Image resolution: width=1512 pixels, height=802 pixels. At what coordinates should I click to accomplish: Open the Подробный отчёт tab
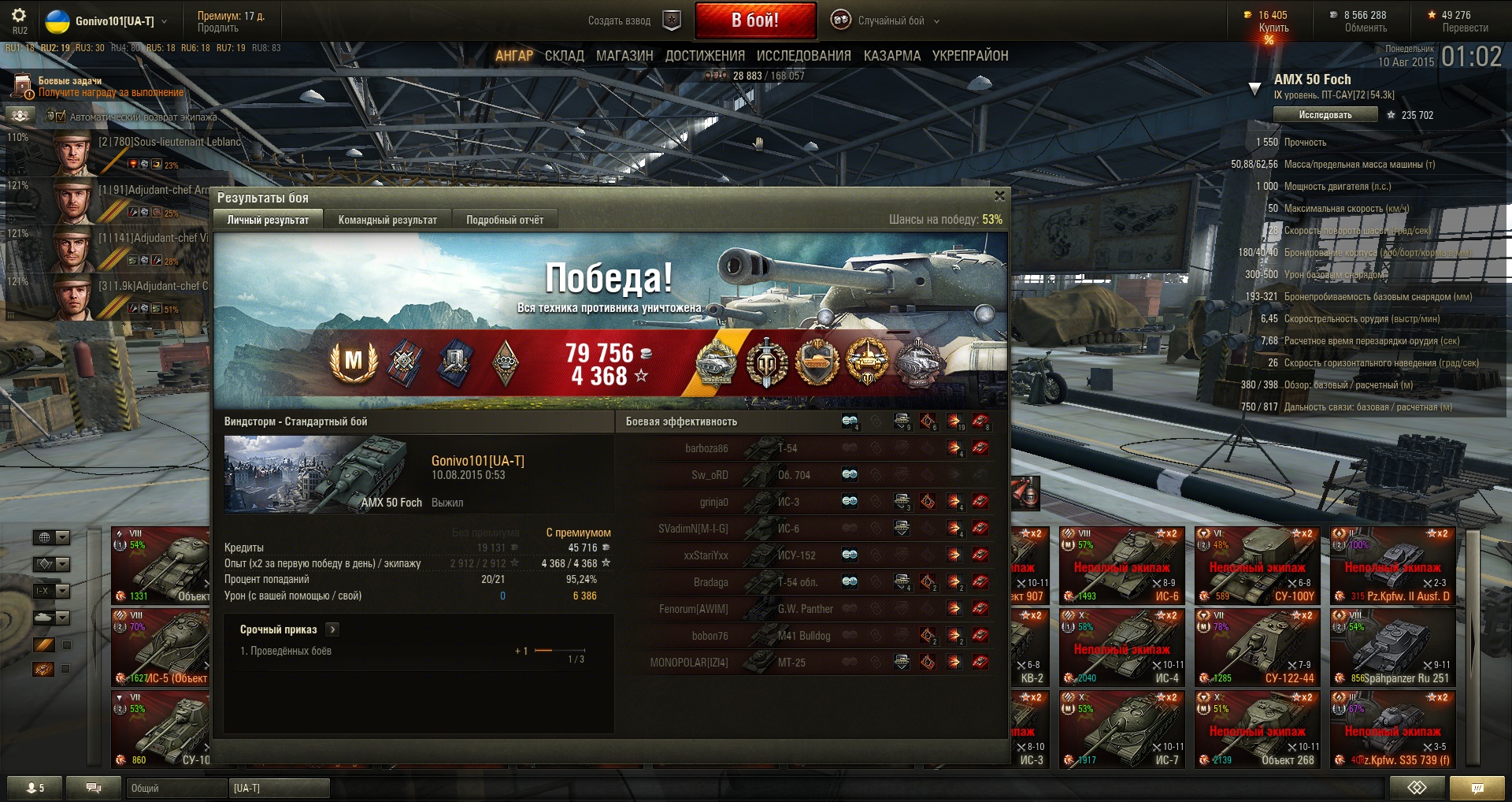(505, 220)
